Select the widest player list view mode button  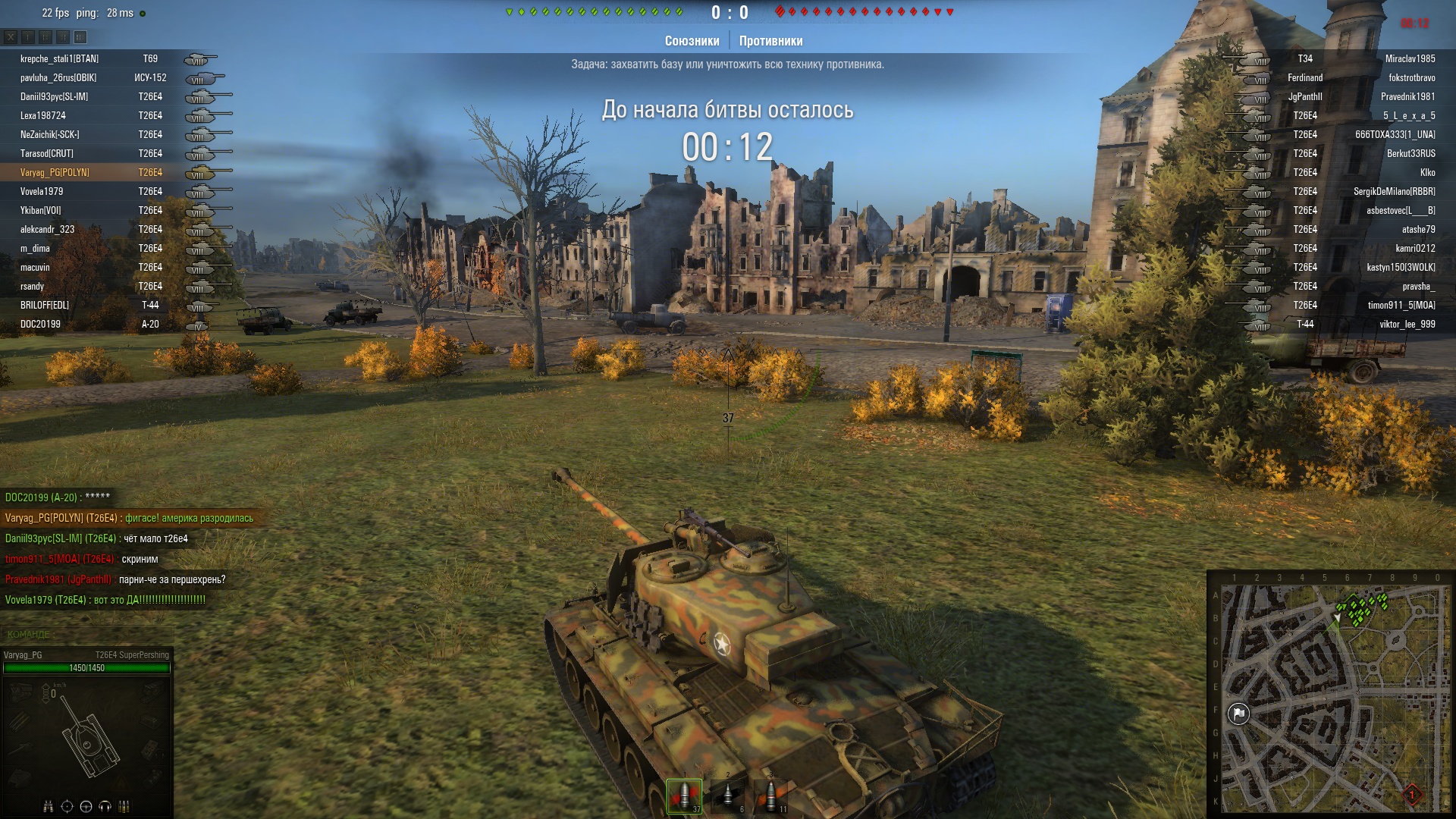80,36
